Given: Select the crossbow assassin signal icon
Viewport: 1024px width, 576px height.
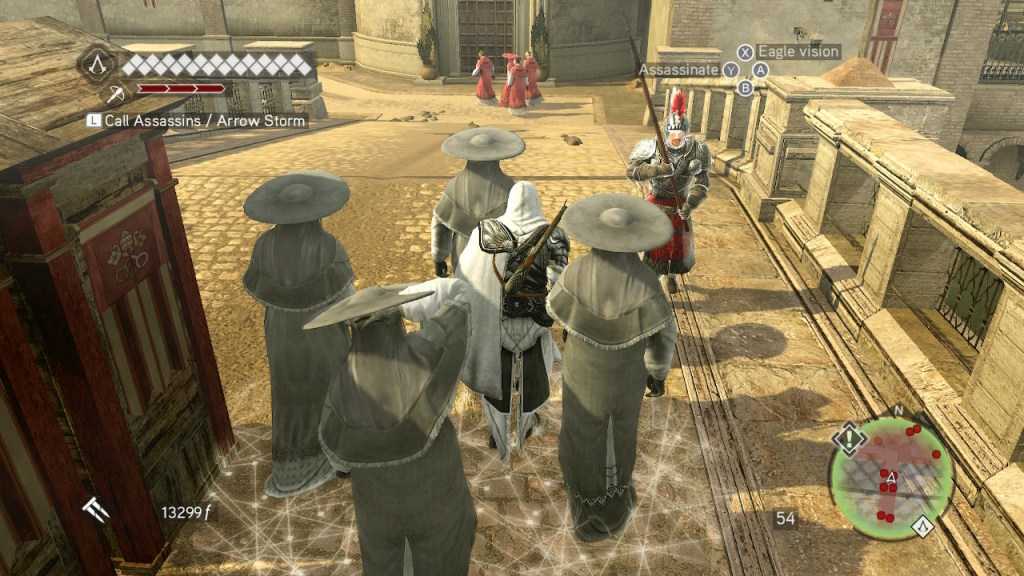Looking at the screenshot, I should click(x=116, y=94).
